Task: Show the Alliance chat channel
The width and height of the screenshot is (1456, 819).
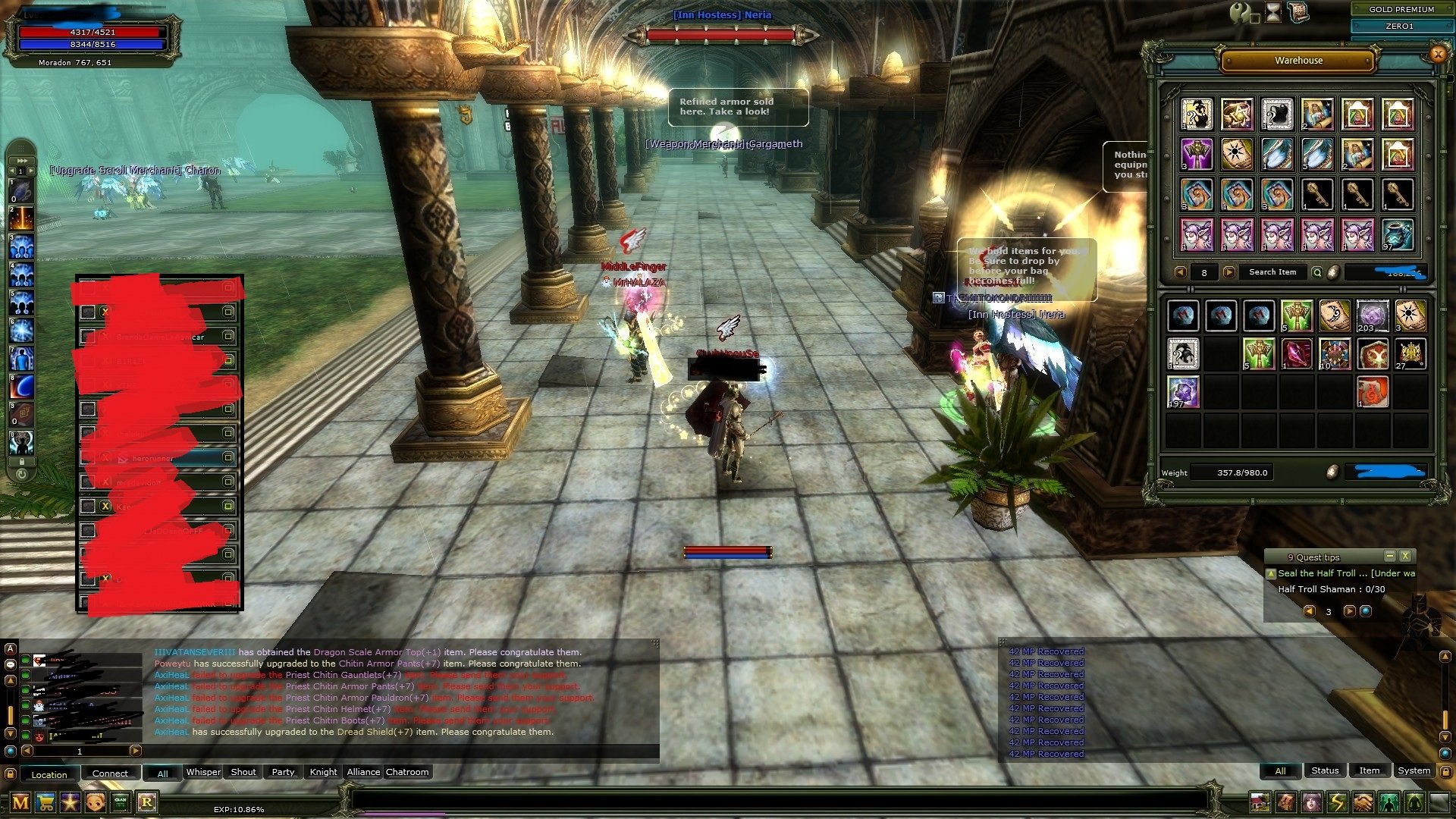Action: pyautogui.click(x=363, y=772)
